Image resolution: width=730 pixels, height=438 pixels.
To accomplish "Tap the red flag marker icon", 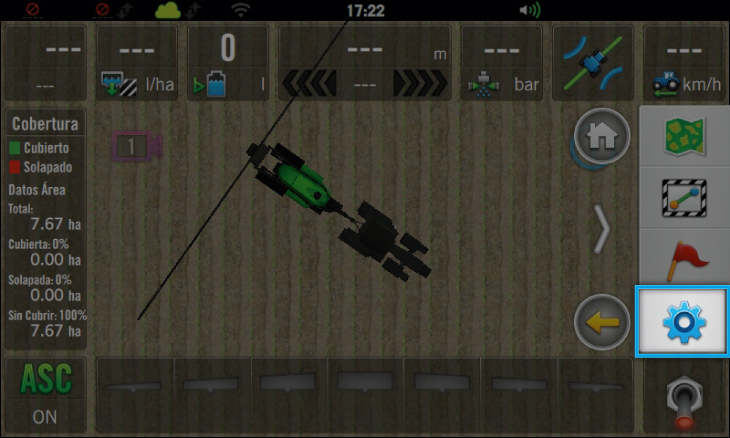I will [685, 258].
